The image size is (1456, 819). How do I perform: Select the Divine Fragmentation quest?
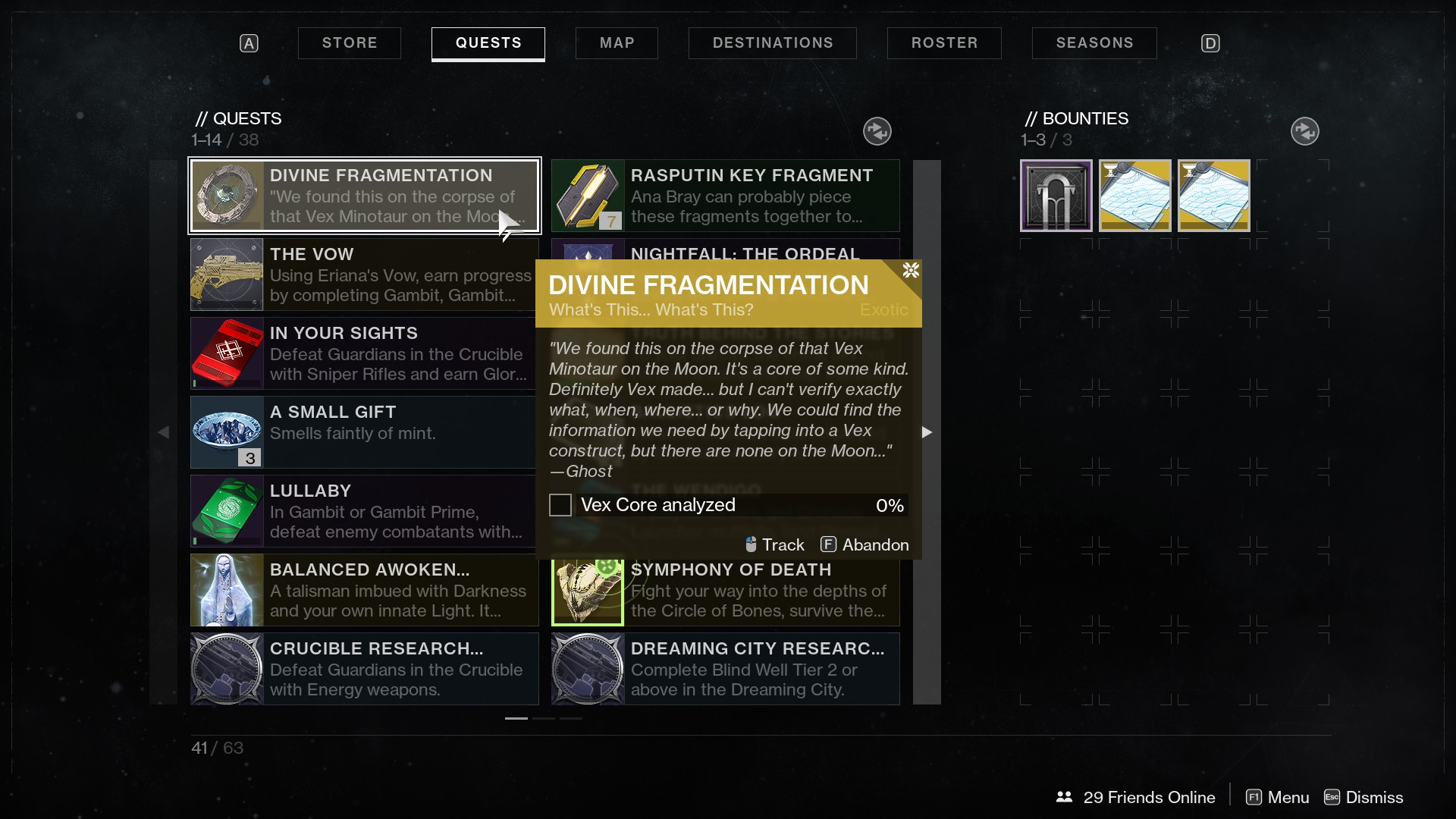tap(364, 196)
